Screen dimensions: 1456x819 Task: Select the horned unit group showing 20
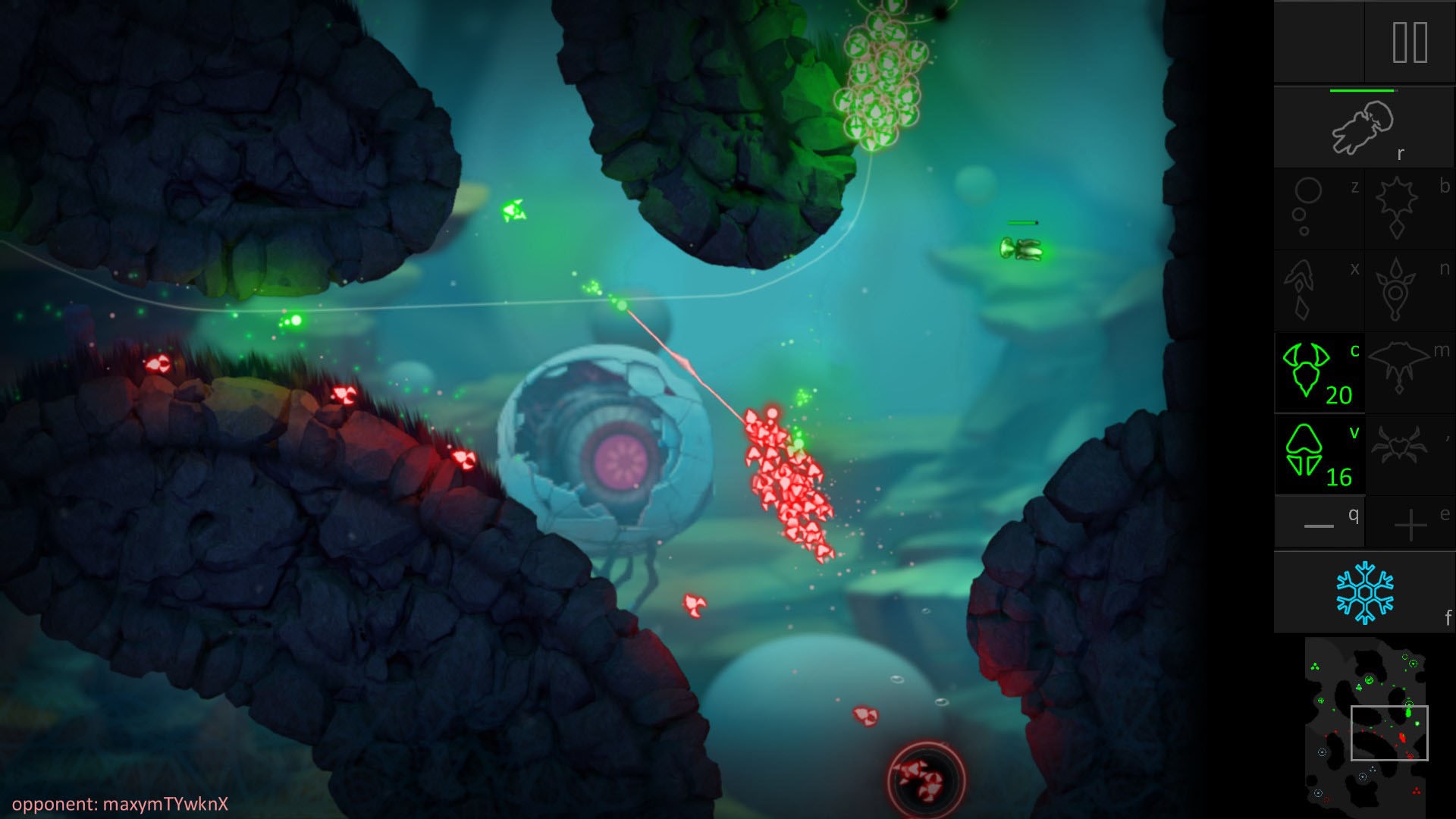coord(1319,372)
